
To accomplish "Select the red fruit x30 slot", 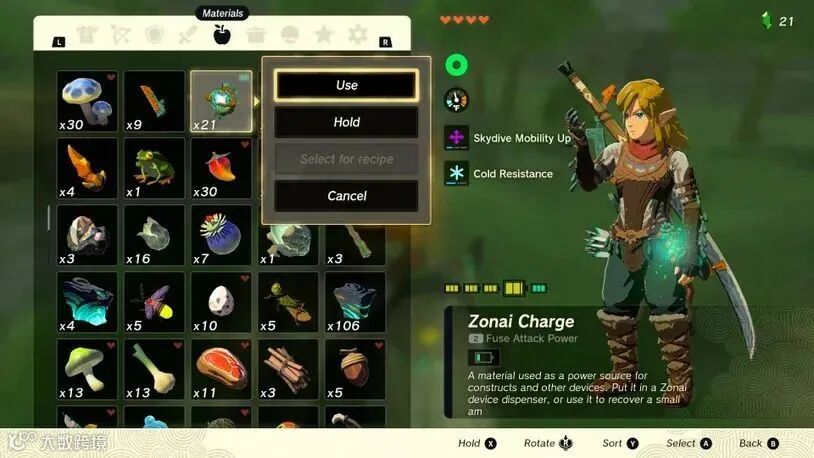I will point(221,168).
